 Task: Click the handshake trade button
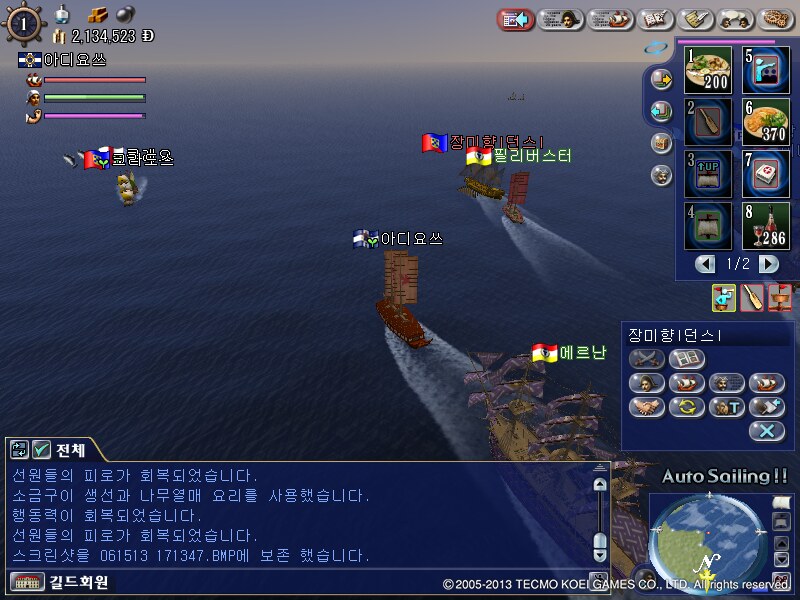(x=647, y=407)
